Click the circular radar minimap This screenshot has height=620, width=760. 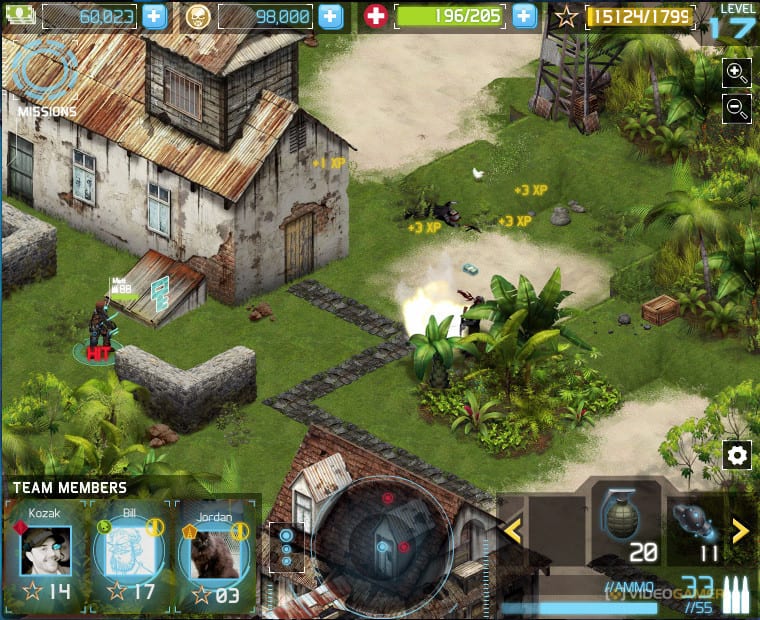(x=385, y=546)
